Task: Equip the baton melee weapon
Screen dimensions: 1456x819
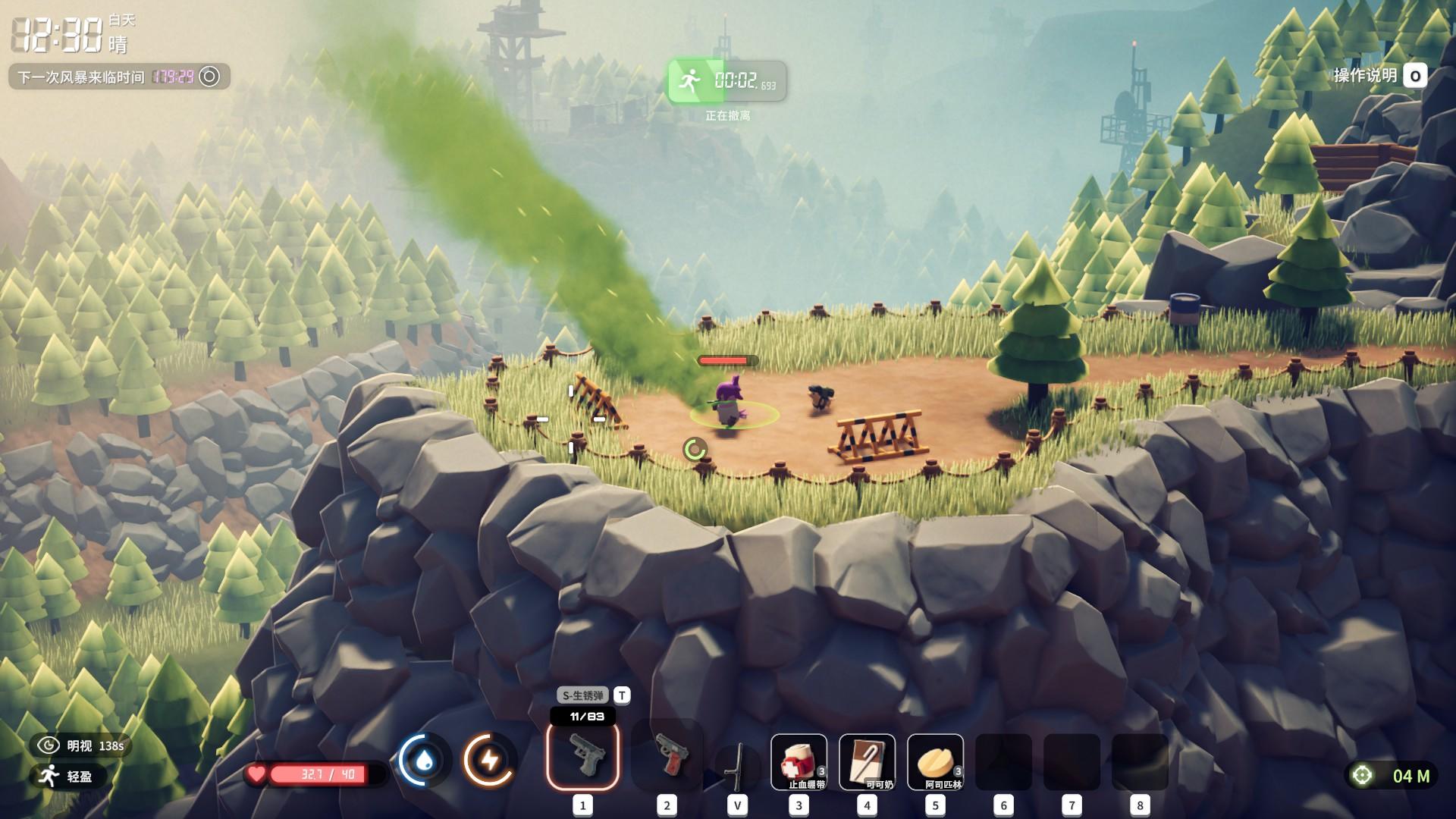Action: [736, 764]
